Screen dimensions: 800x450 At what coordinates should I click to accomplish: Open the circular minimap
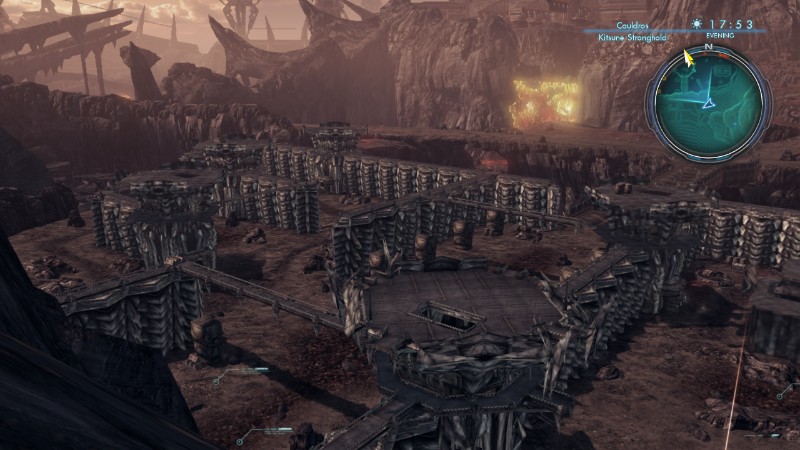point(708,102)
